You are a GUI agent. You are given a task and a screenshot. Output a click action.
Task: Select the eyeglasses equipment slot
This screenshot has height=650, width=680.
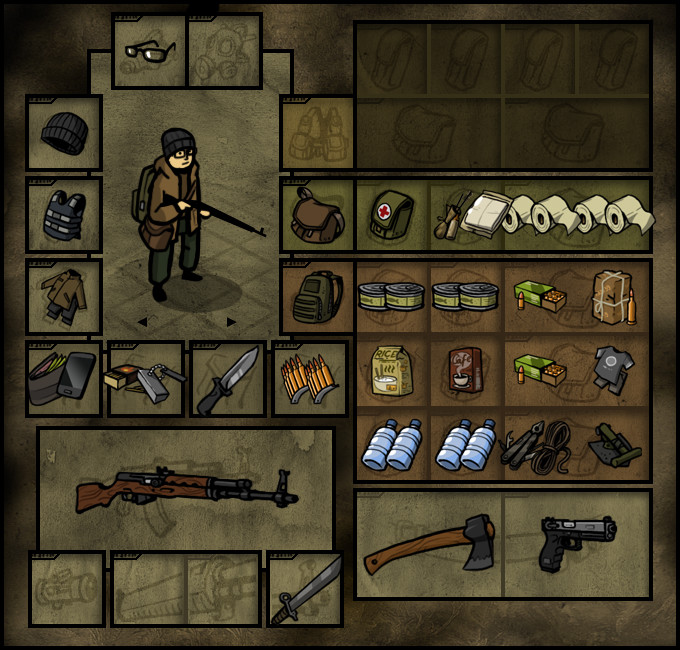[x=149, y=51]
